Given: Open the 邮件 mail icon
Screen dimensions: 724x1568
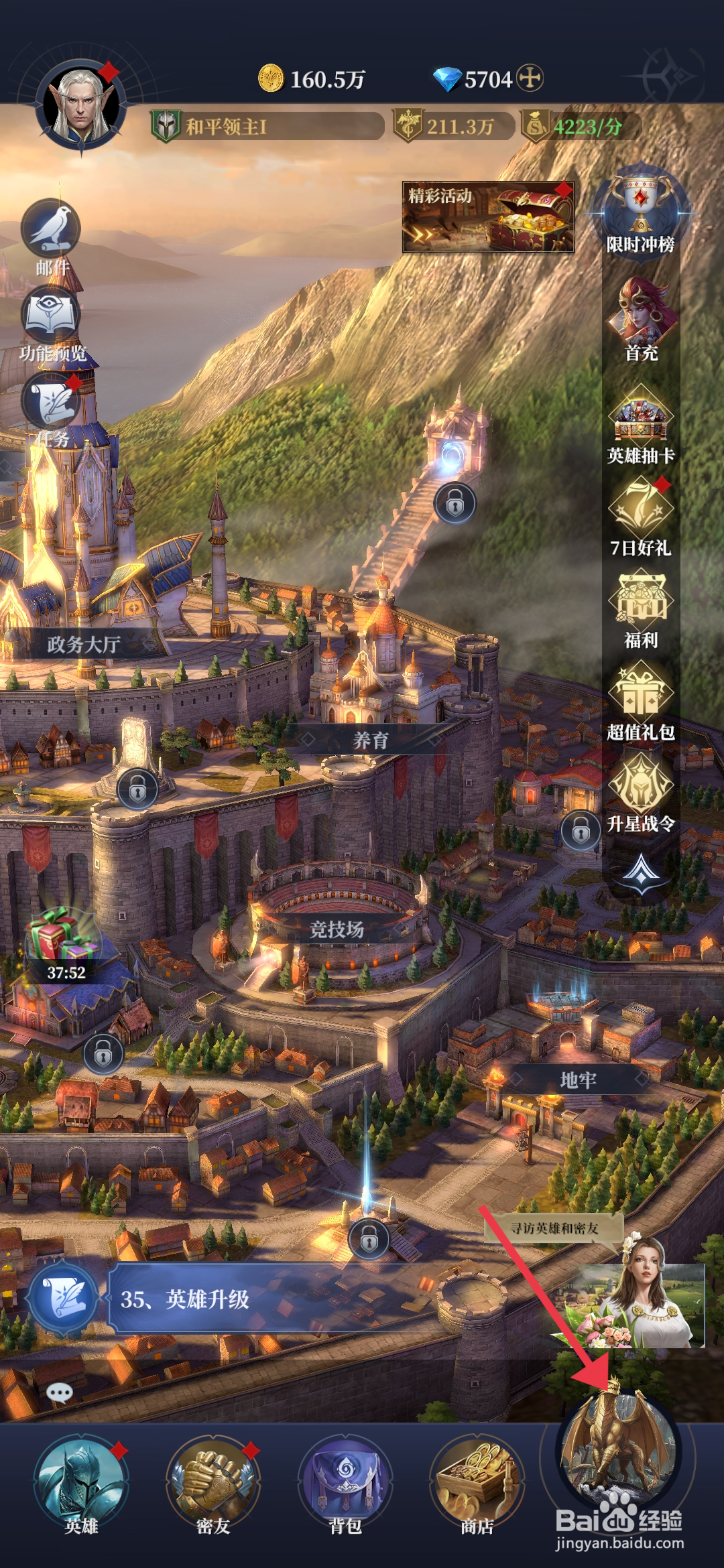Looking at the screenshot, I should [52, 231].
